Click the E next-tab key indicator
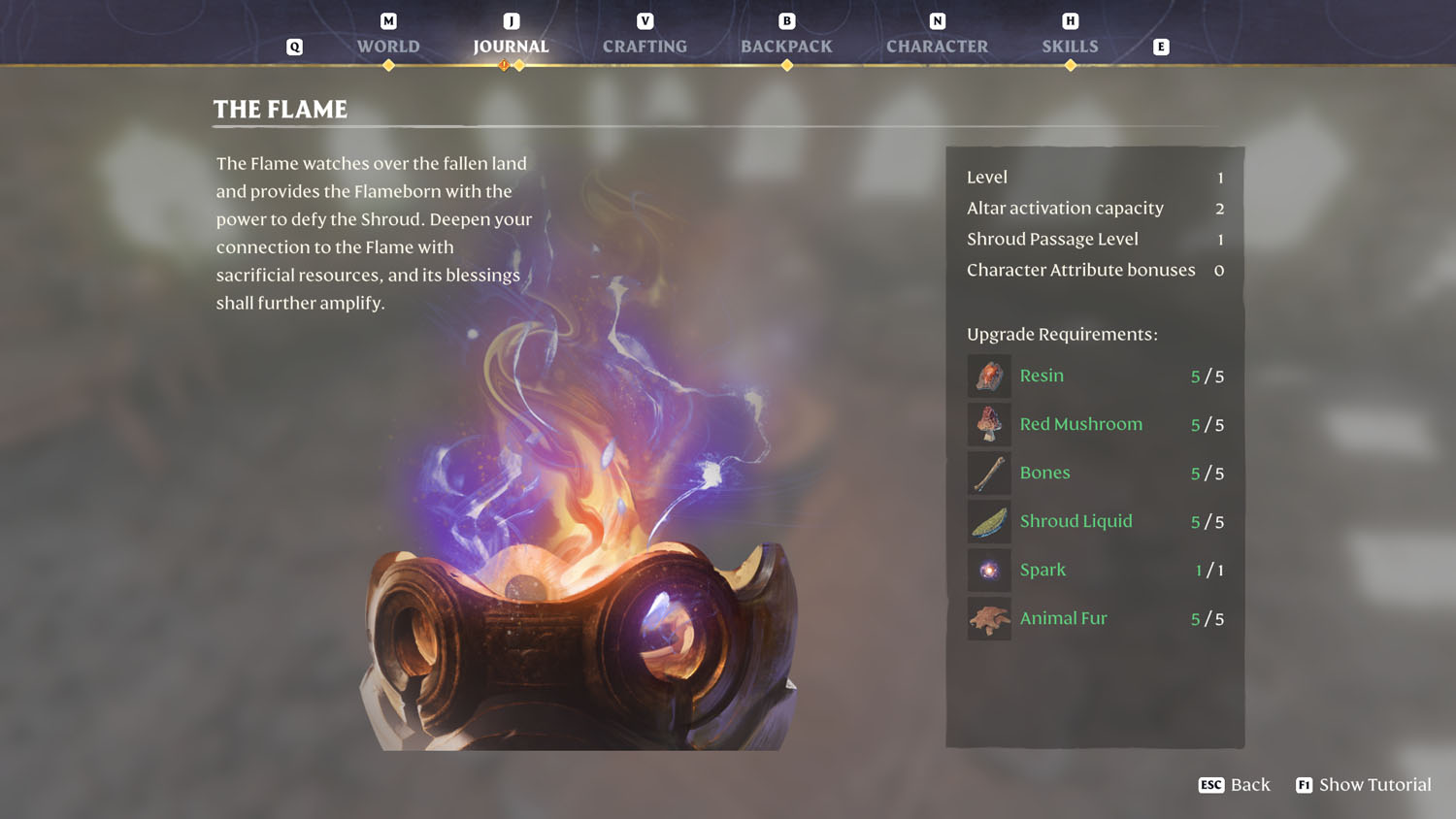 [1161, 46]
